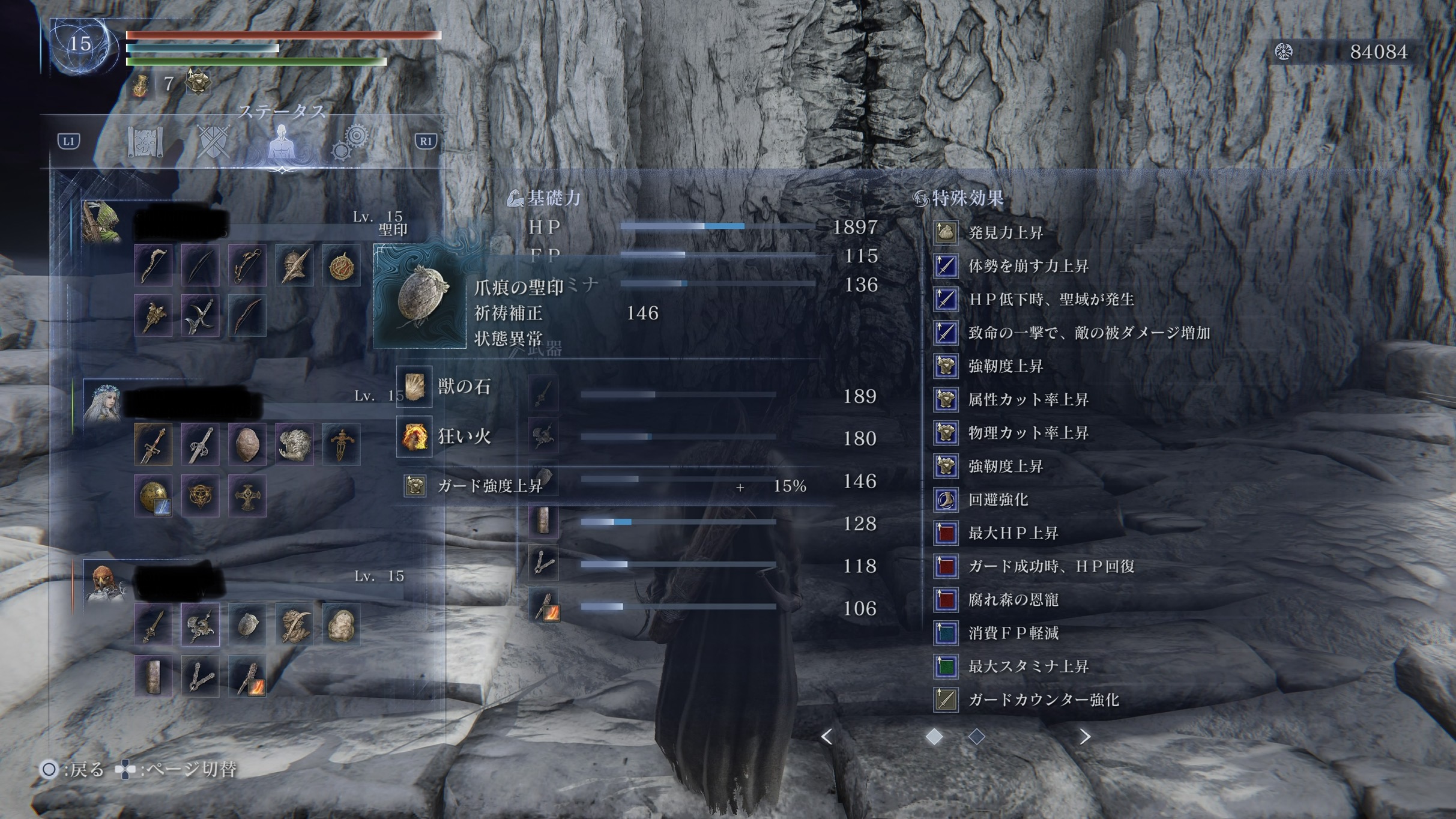Select the 腐れ森の恩寵 effect row
The height and width of the screenshot is (819, 1456).
click(1013, 599)
